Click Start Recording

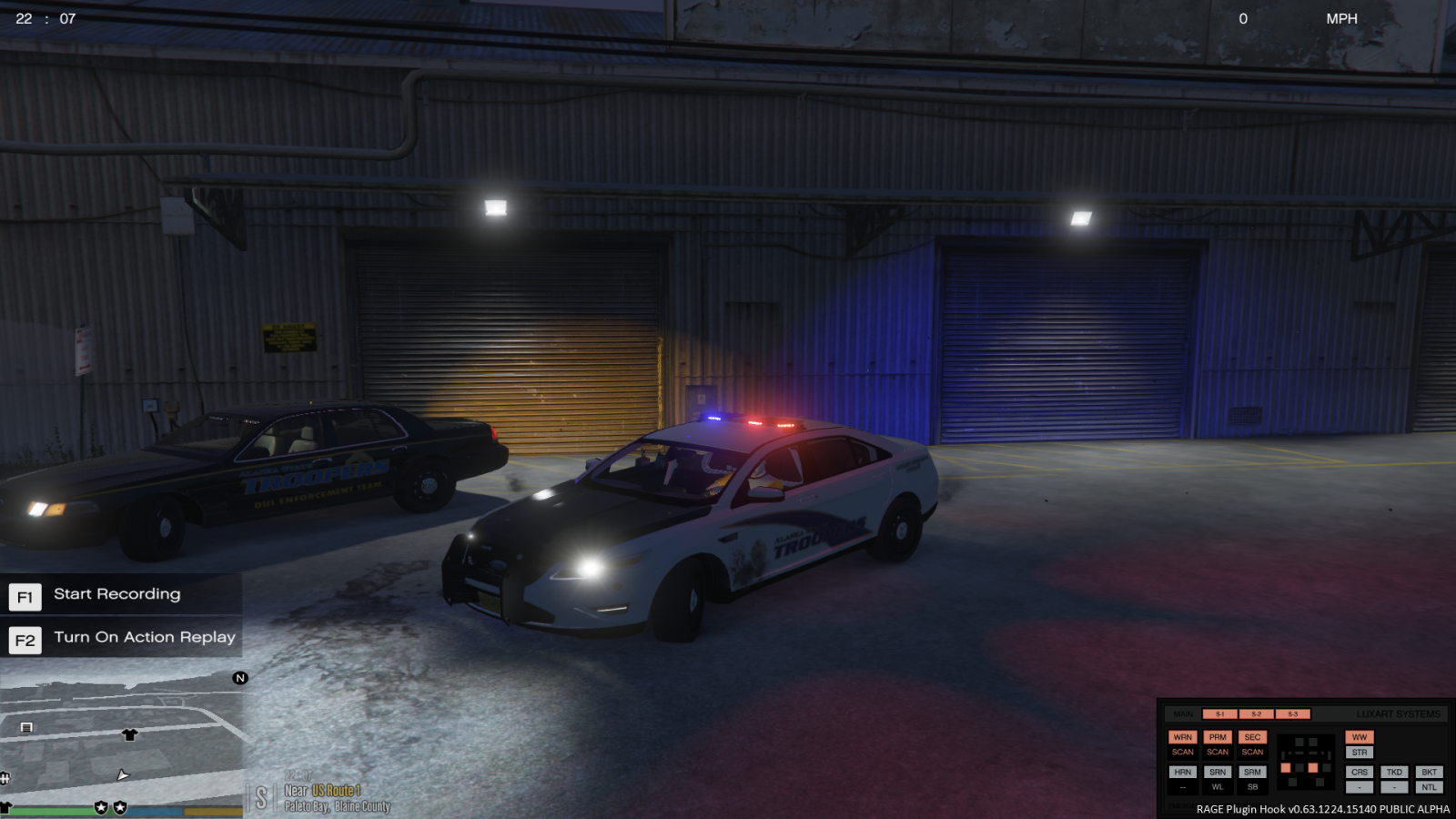click(116, 594)
